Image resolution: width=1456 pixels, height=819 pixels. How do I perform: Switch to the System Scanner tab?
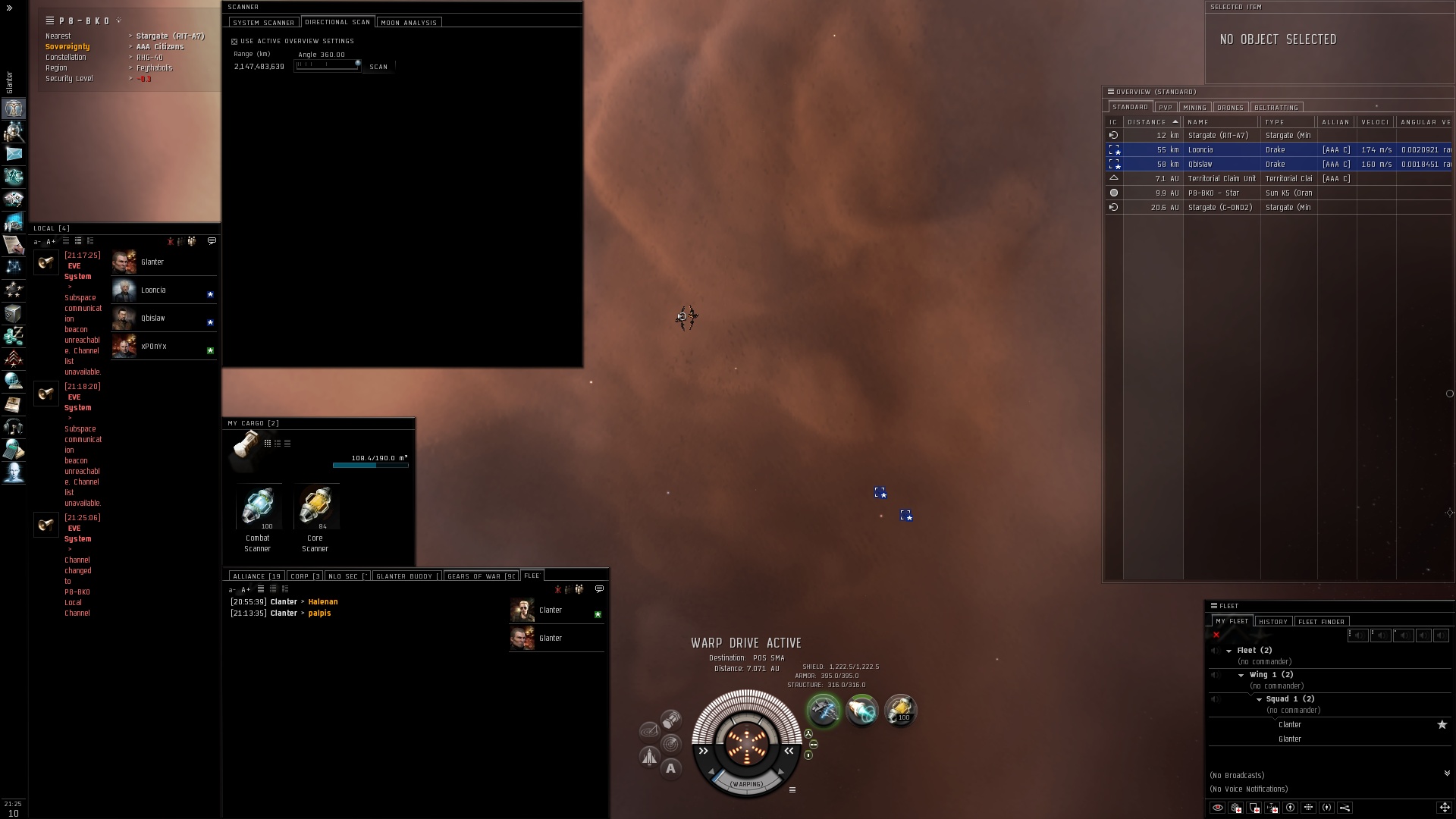point(263,23)
